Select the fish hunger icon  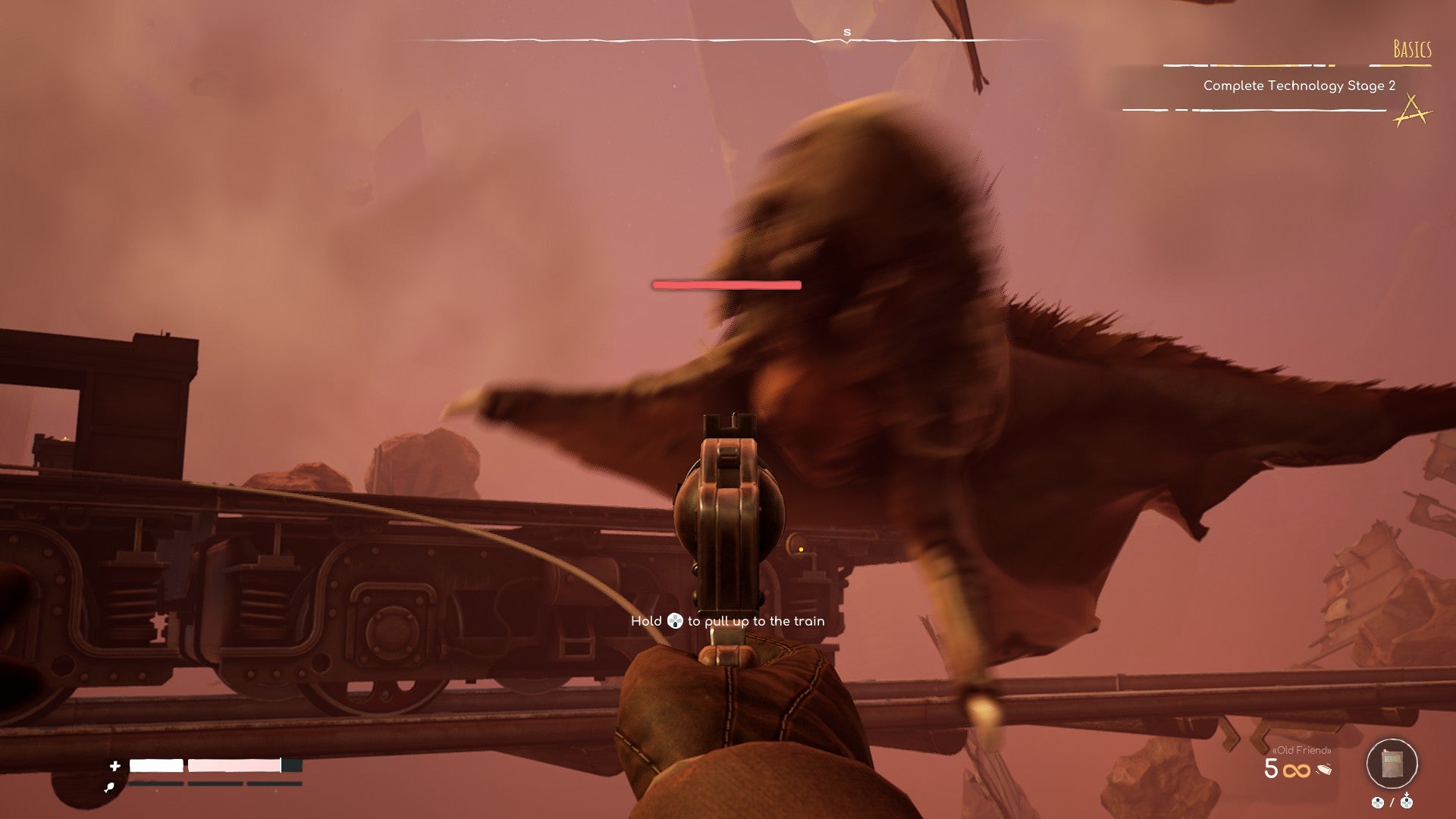(x=109, y=787)
